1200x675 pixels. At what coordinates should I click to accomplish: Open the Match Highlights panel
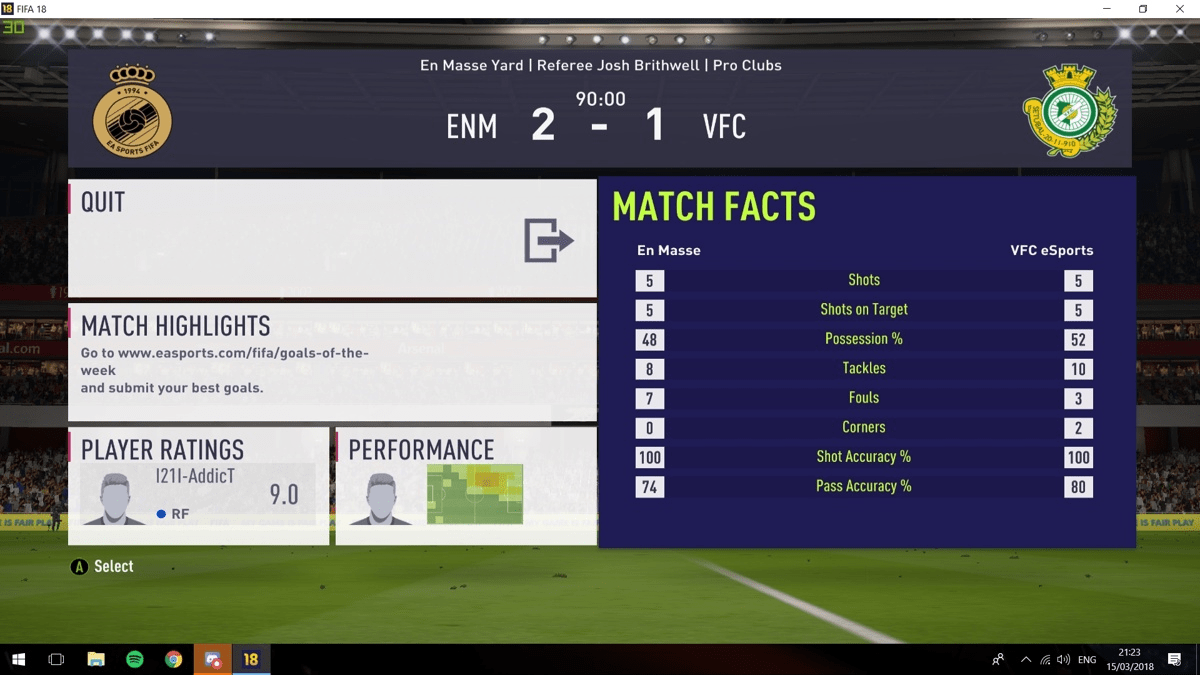point(332,362)
